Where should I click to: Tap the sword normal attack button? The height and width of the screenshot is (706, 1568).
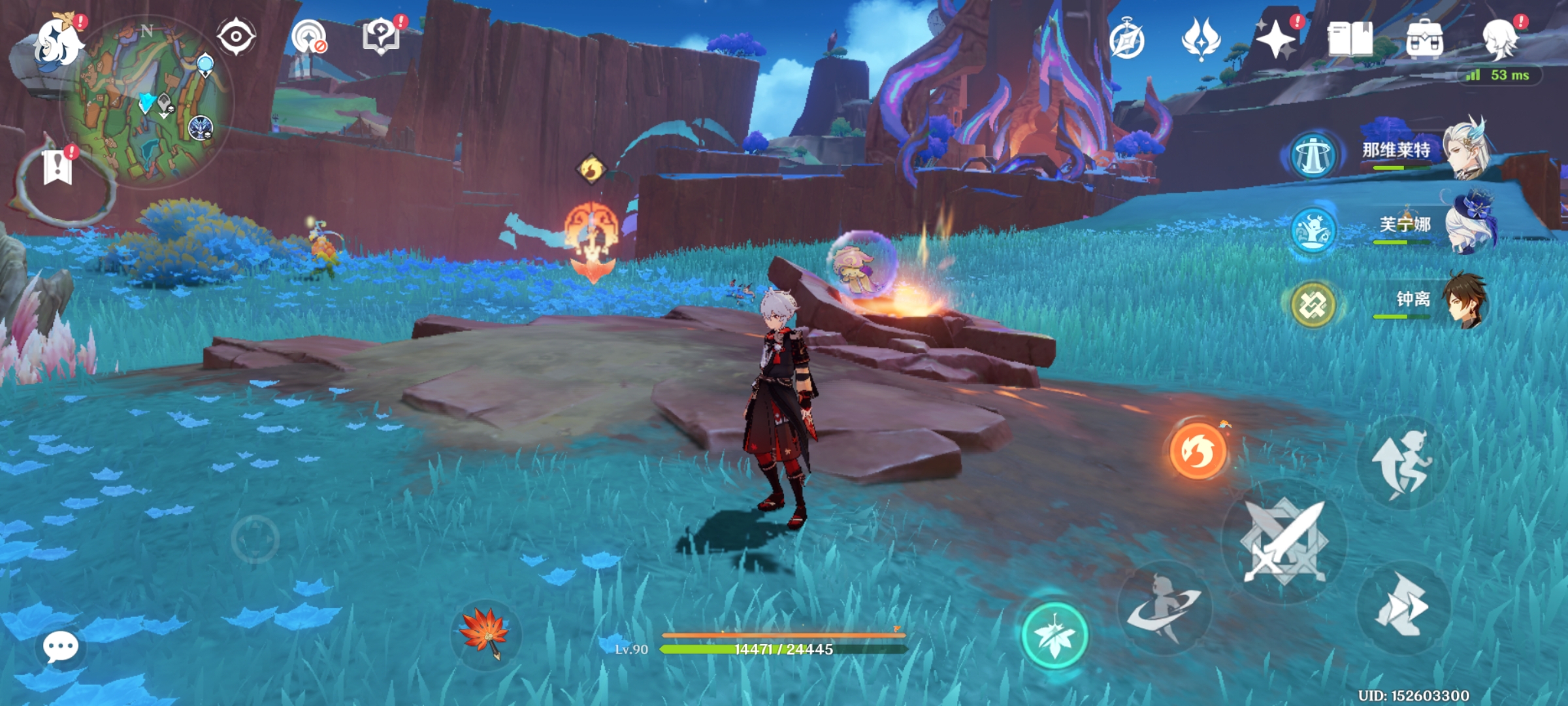point(1284,541)
